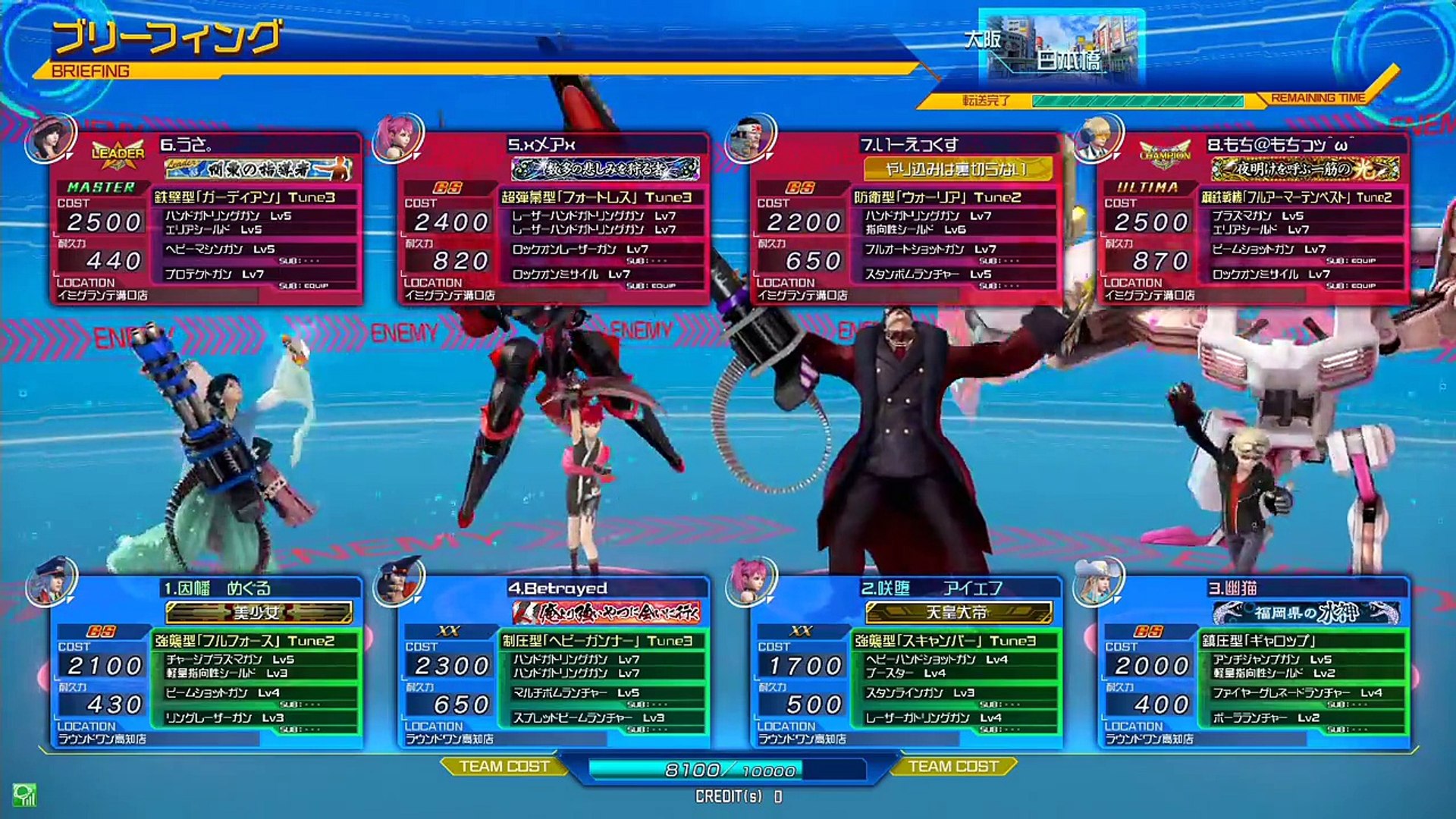This screenshot has height=819, width=1456.
Task: Click the hat-wearing avatar of 3.幽猫
Action: 1097,582
